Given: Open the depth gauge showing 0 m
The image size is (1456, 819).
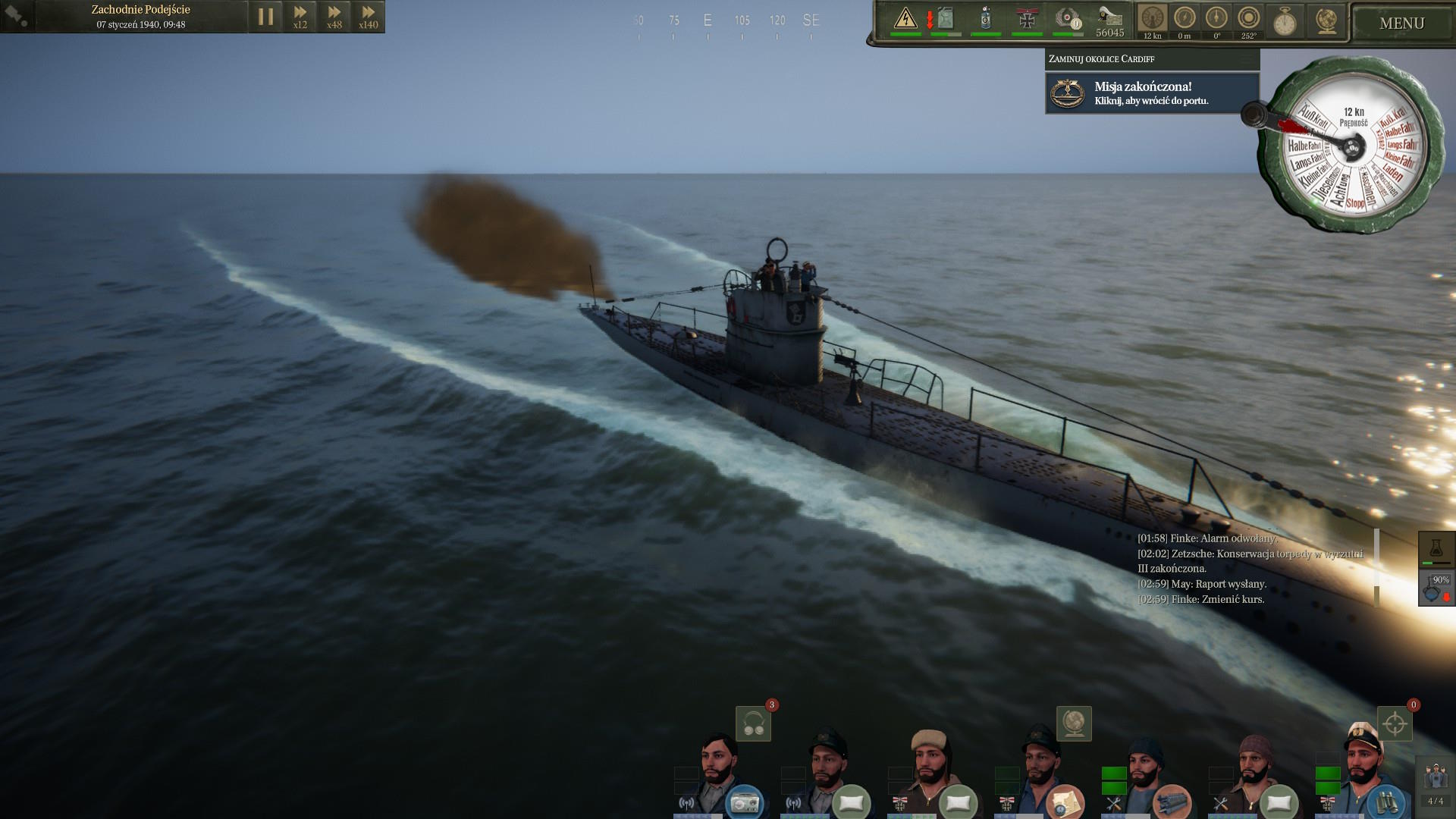Looking at the screenshot, I should click(x=1185, y=20).
